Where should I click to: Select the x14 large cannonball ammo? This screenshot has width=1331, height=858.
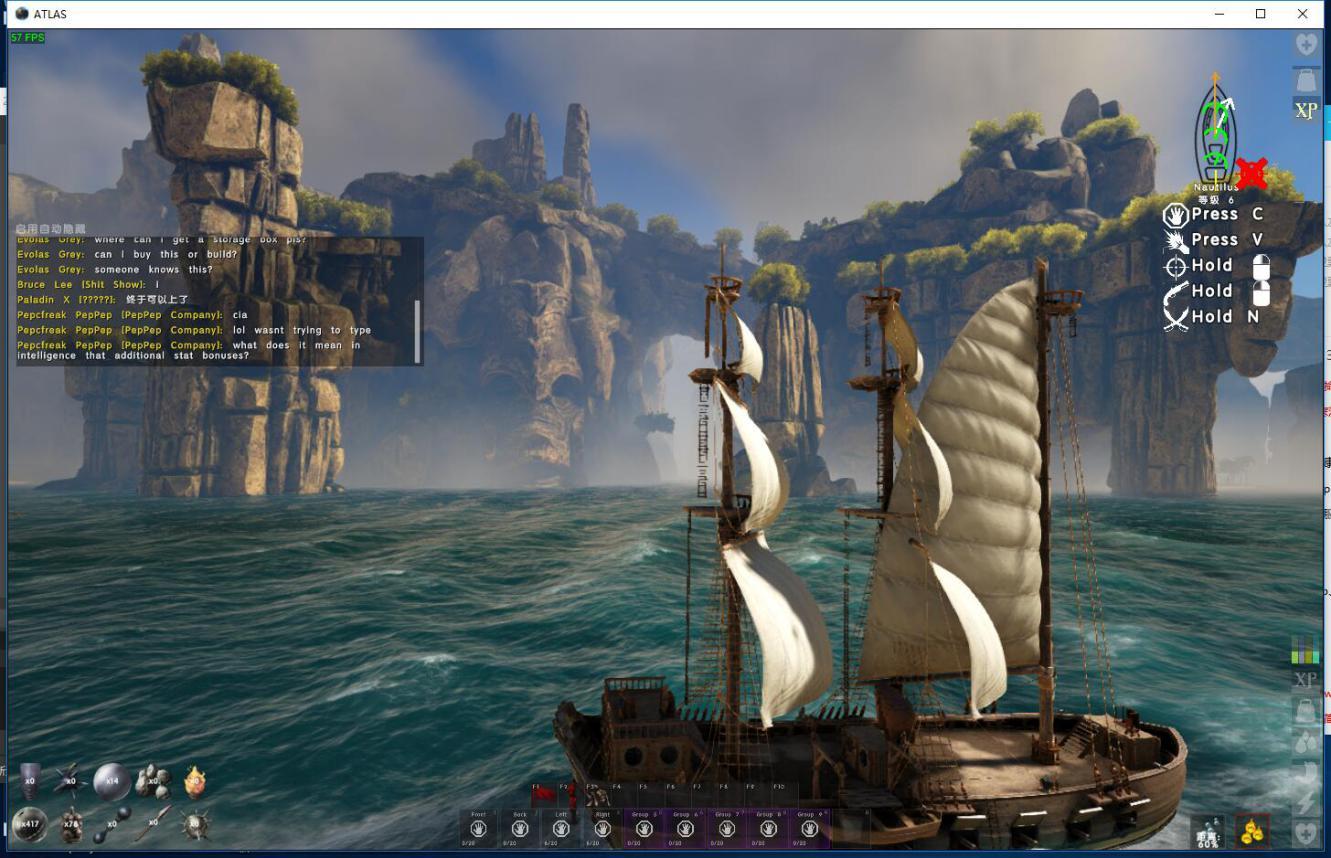pyautogui.click(x=112, y=781)
